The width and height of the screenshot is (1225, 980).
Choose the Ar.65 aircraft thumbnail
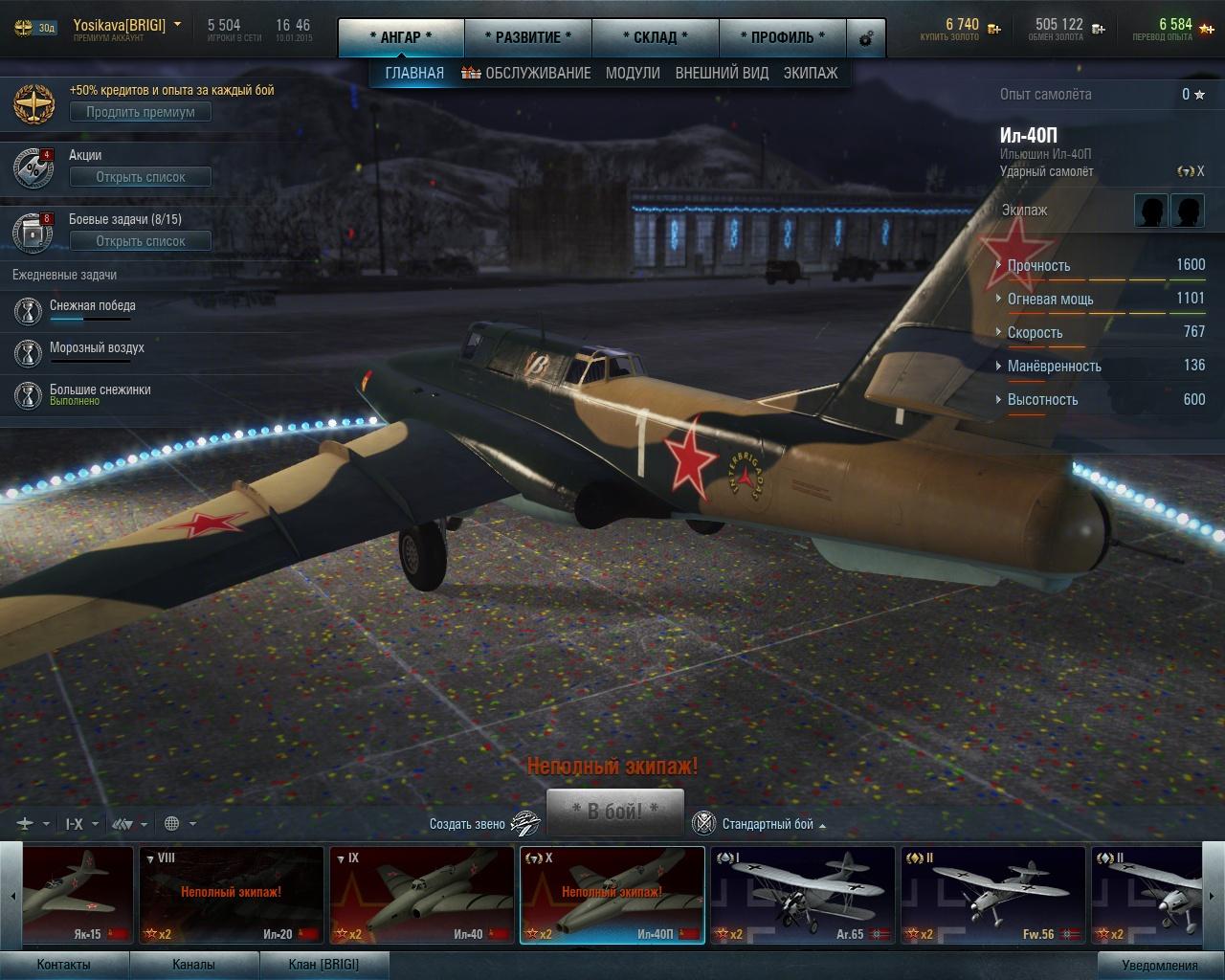tap(802, 896)
